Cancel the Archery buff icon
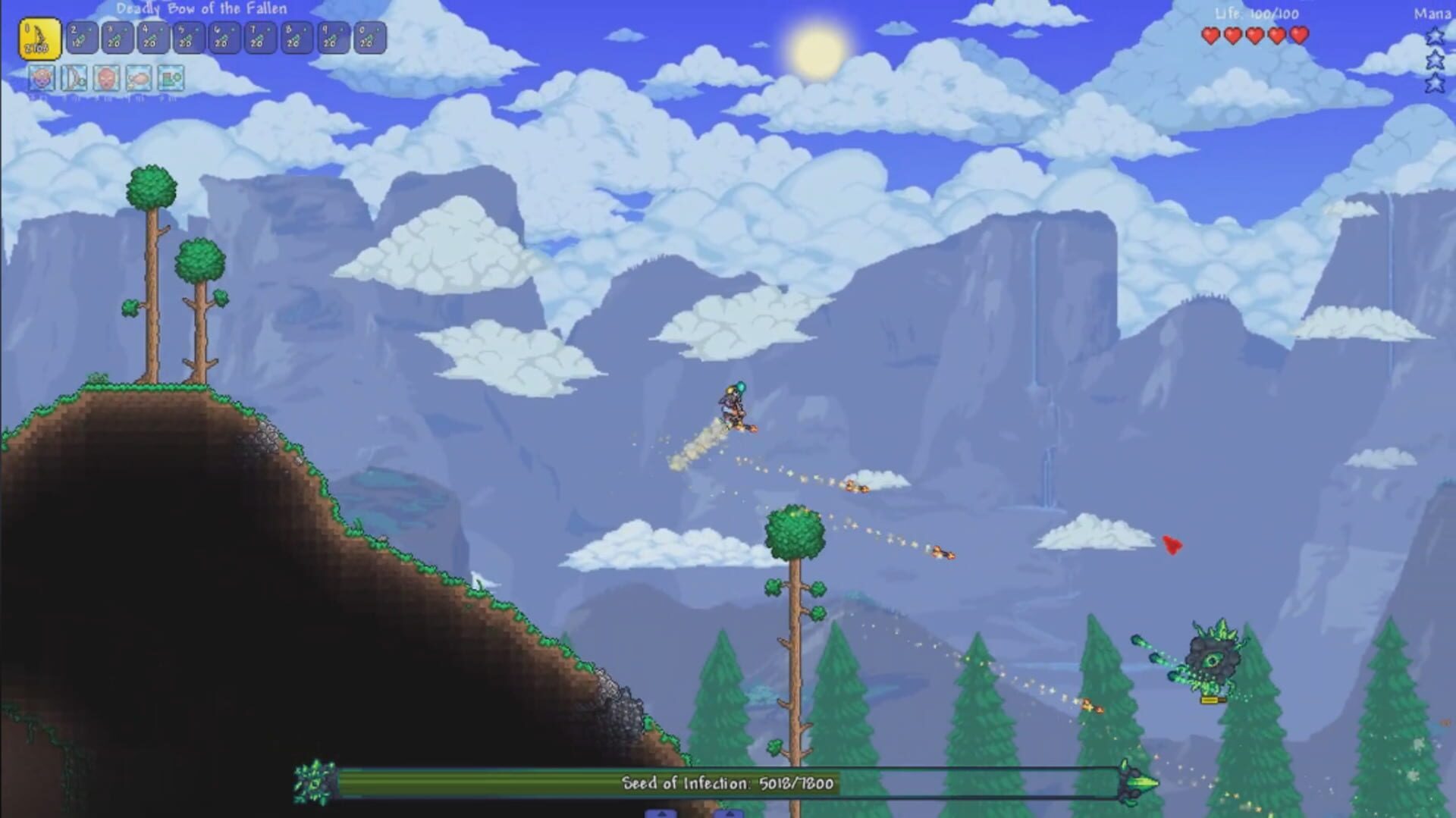The image size is (1456, 818). tap(74, 77)
